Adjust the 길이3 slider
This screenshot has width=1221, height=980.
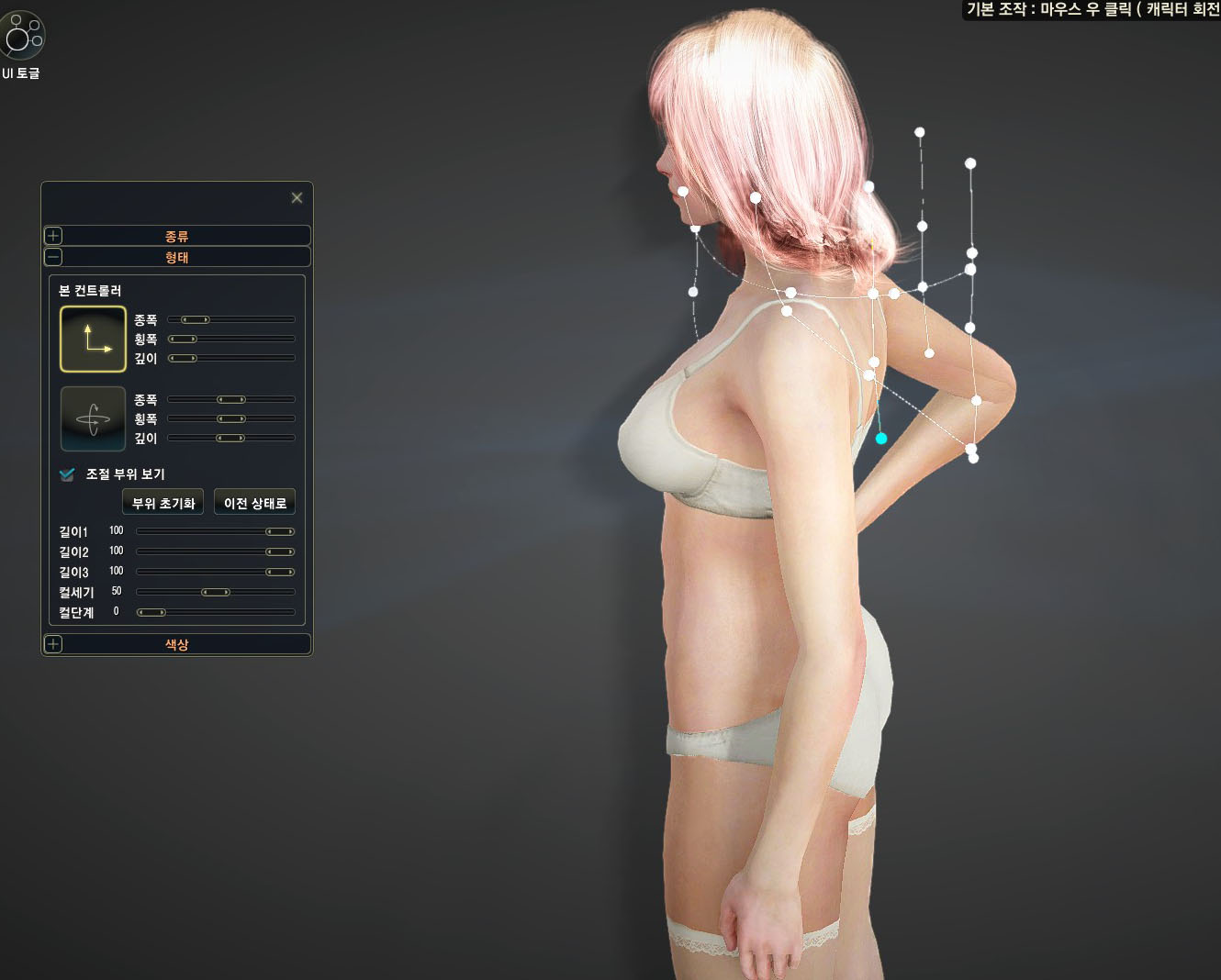pos(280,572)
